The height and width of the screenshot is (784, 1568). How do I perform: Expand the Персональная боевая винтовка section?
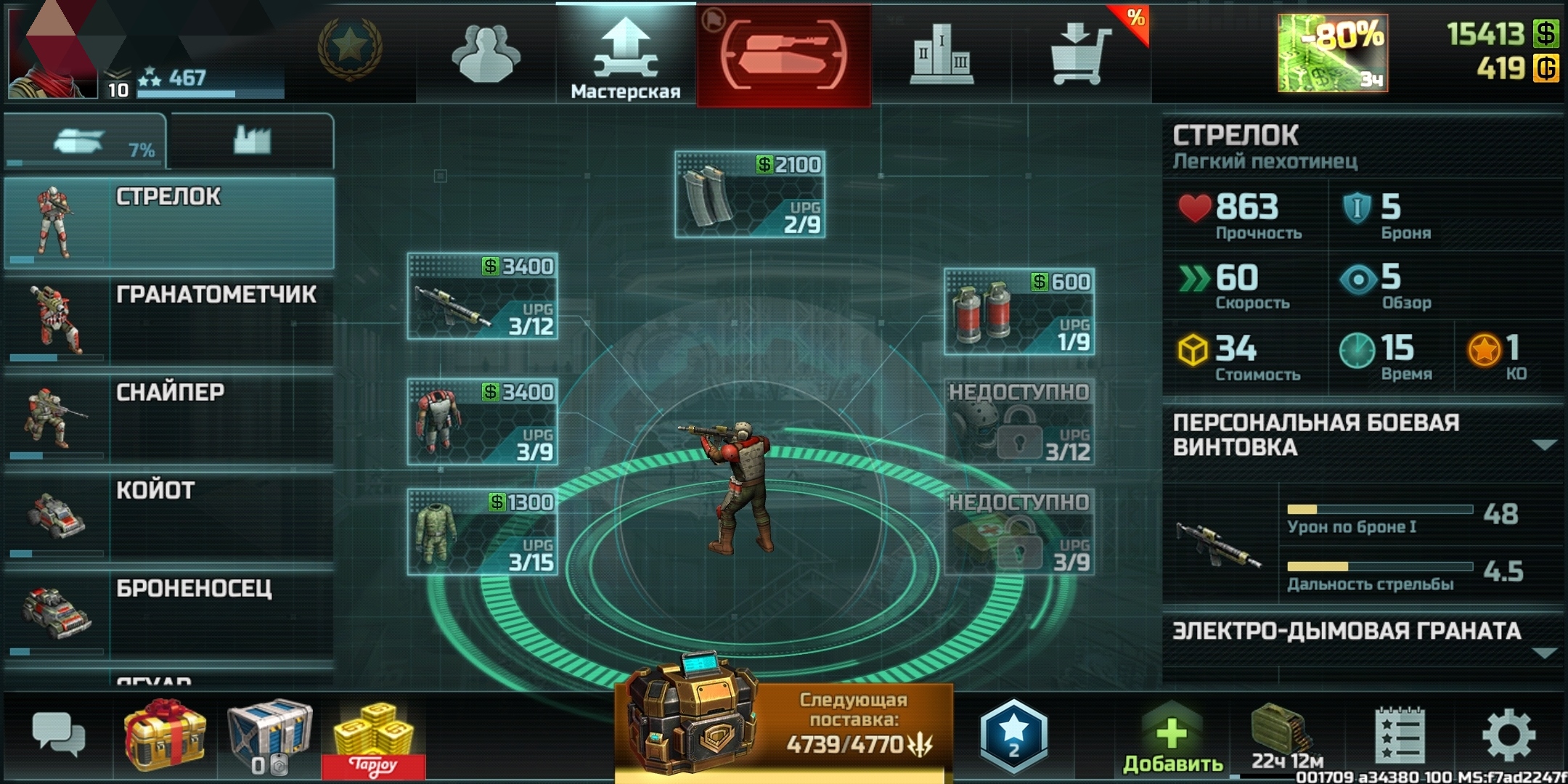click(1543, 444)
